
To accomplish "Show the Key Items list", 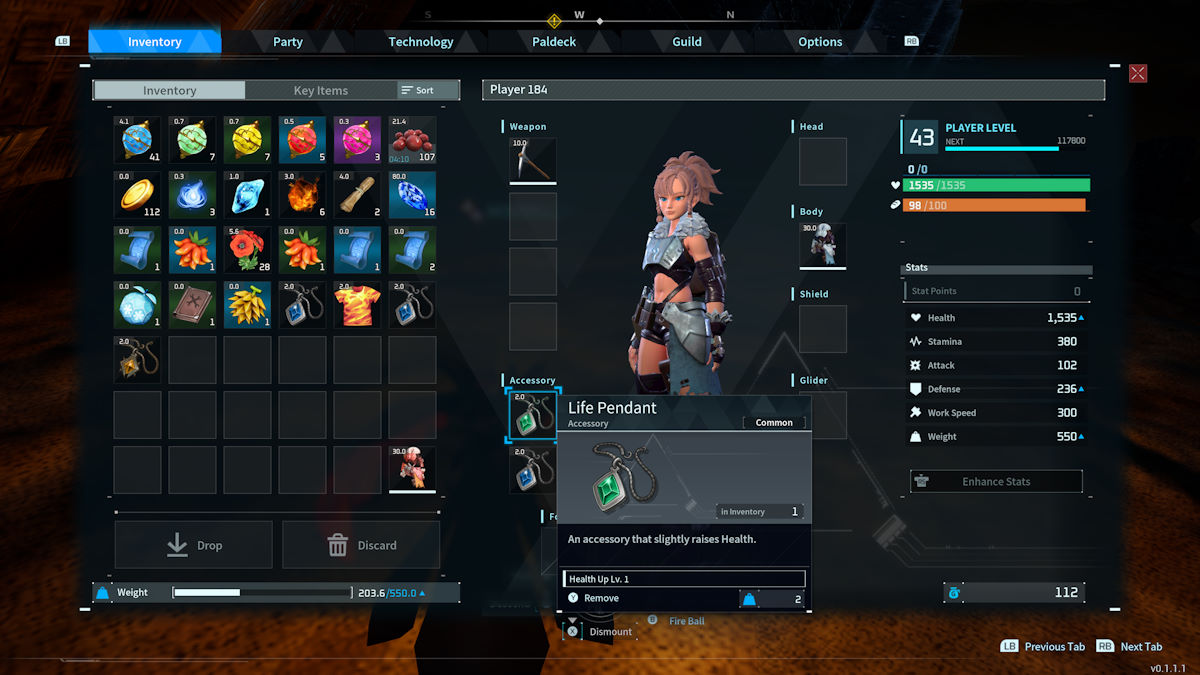I will coord(320,90).
